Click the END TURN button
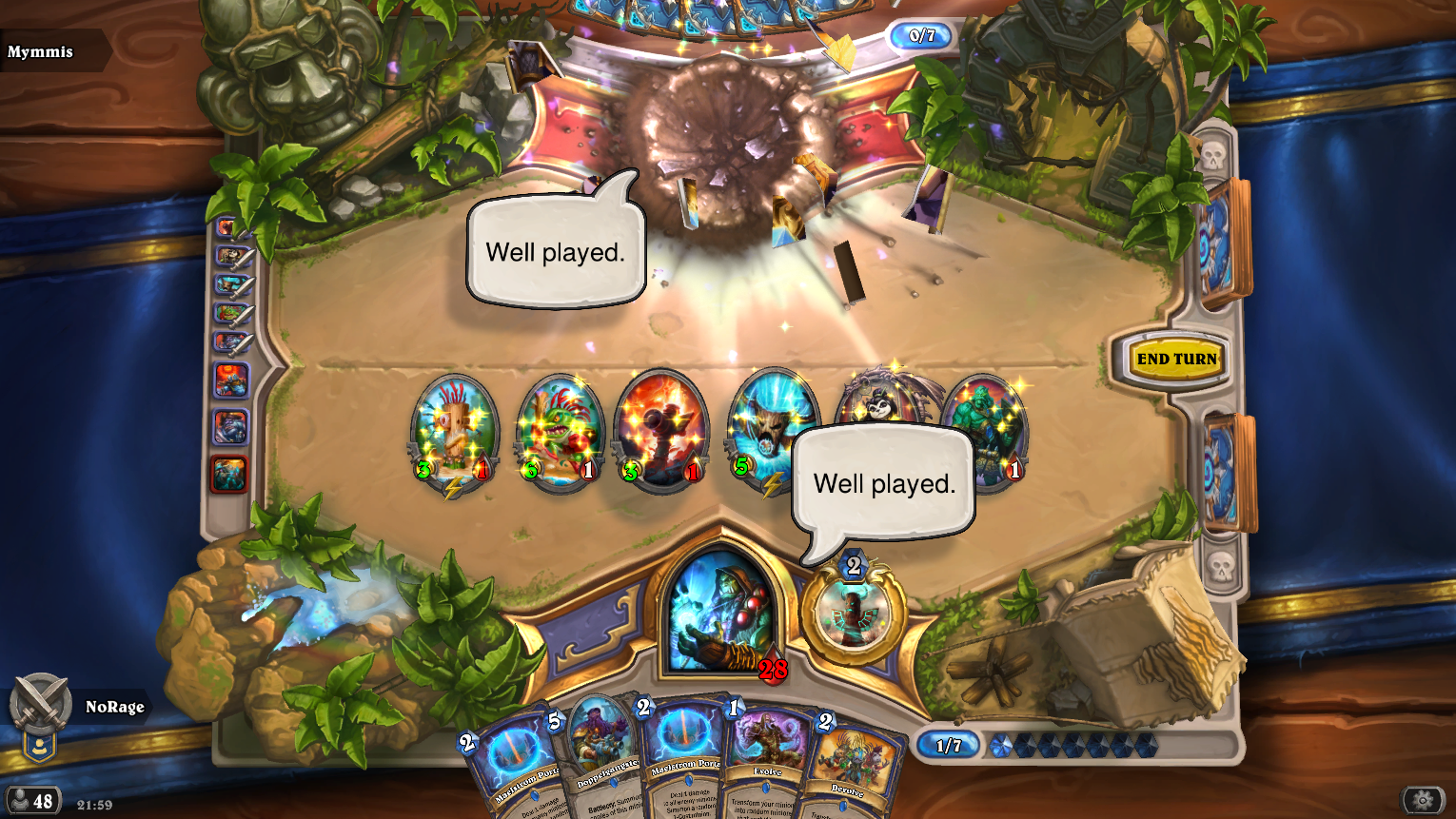This screenshot has width=1456, height=819. 1176,359
